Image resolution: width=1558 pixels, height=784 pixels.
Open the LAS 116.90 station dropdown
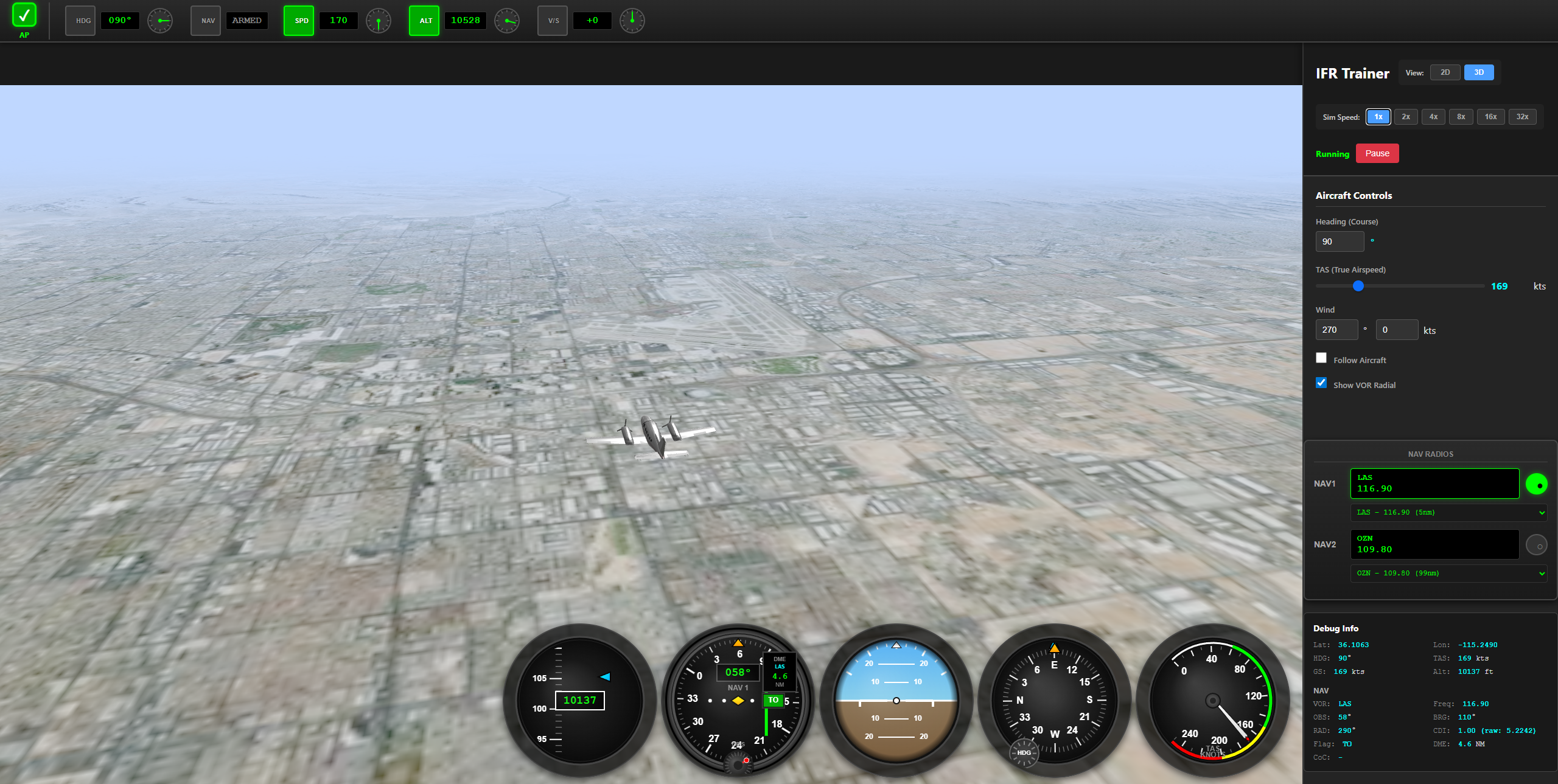coord(1448,512)
